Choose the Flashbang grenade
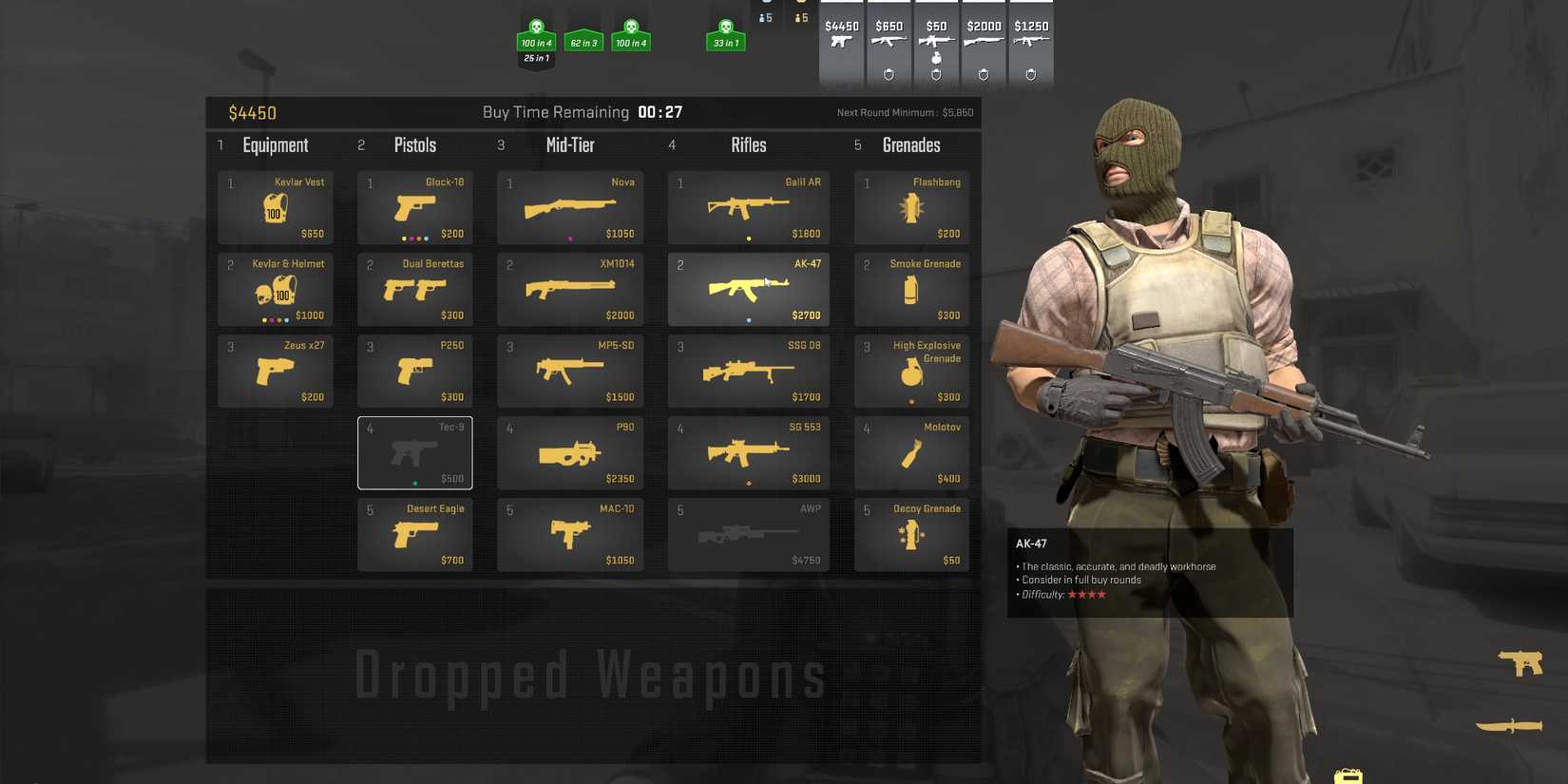Image resolution: width=1568 pixels, height=784 pixels. (x=910, y=206)
